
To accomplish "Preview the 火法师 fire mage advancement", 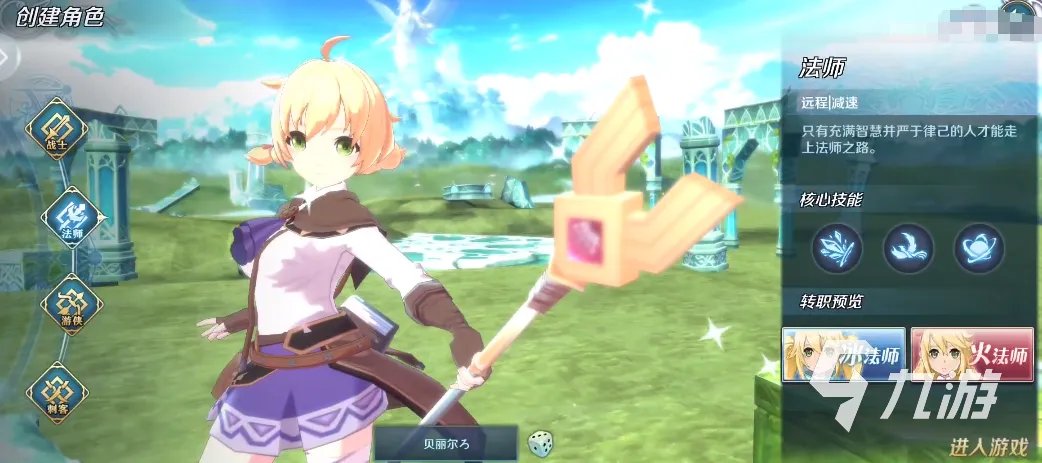I will pos(972,355).
